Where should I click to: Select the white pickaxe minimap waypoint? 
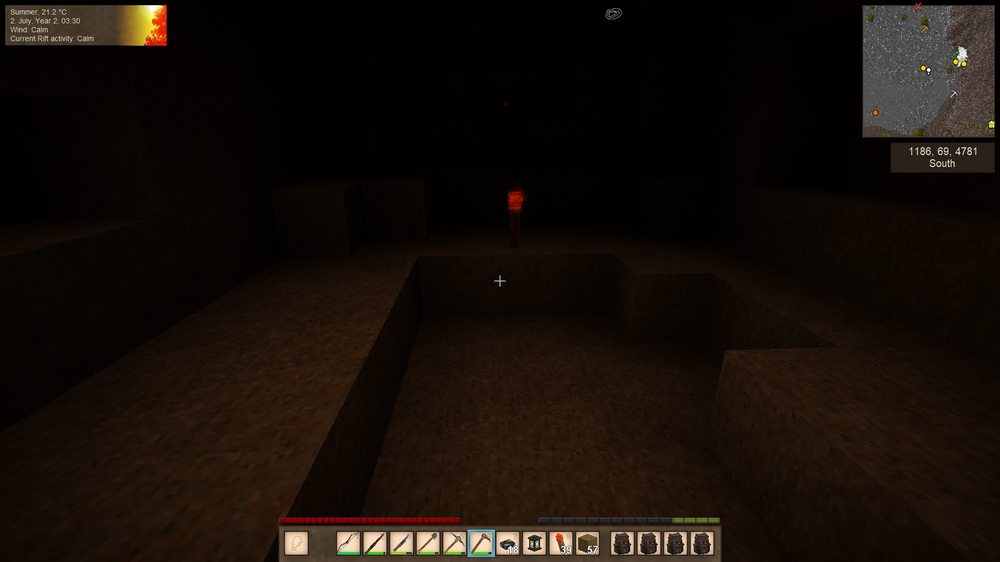pos(954,94)
